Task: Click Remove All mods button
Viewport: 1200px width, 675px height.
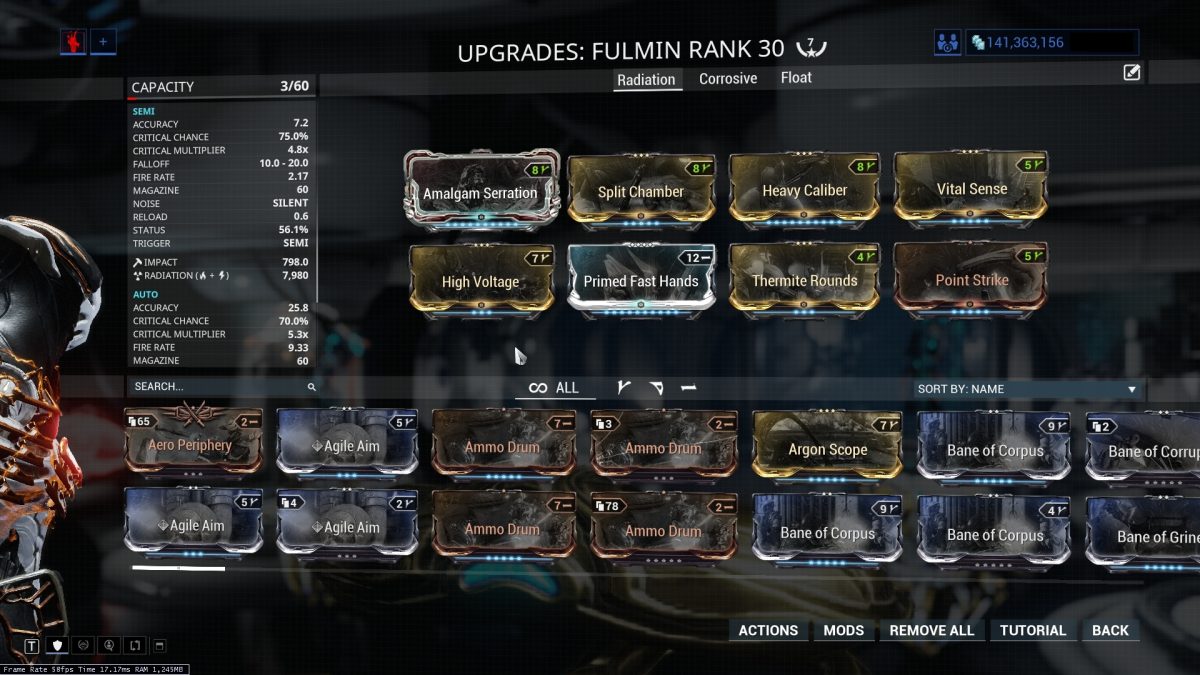Action: point(931,630)
